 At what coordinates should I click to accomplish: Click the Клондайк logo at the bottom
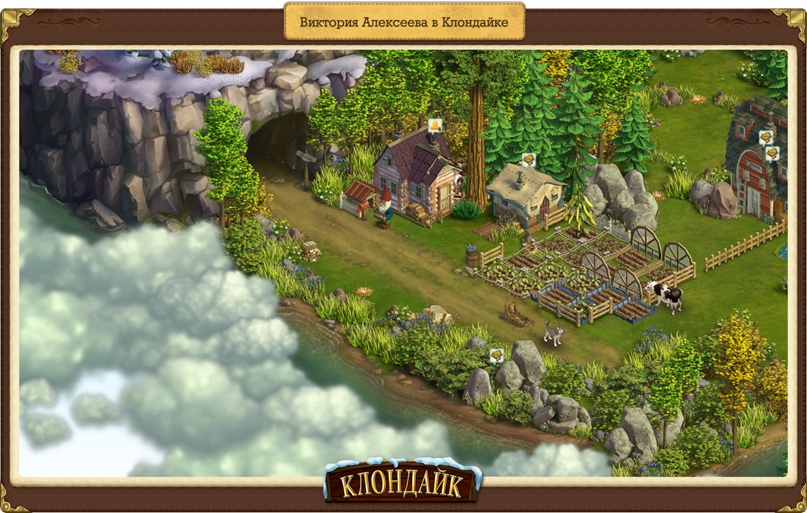(402, 483)
